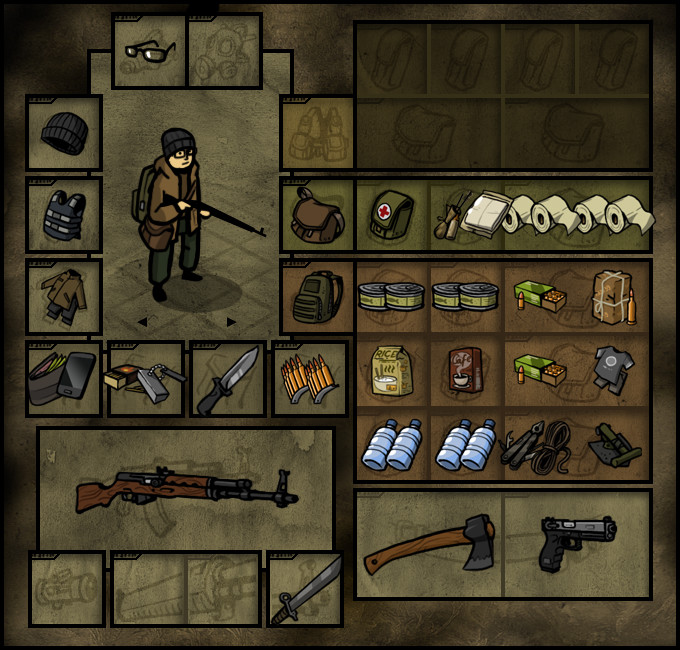680x650 pixels.
Task: Choose the bayonet blade attachment slot
Action: click(305, 589)
